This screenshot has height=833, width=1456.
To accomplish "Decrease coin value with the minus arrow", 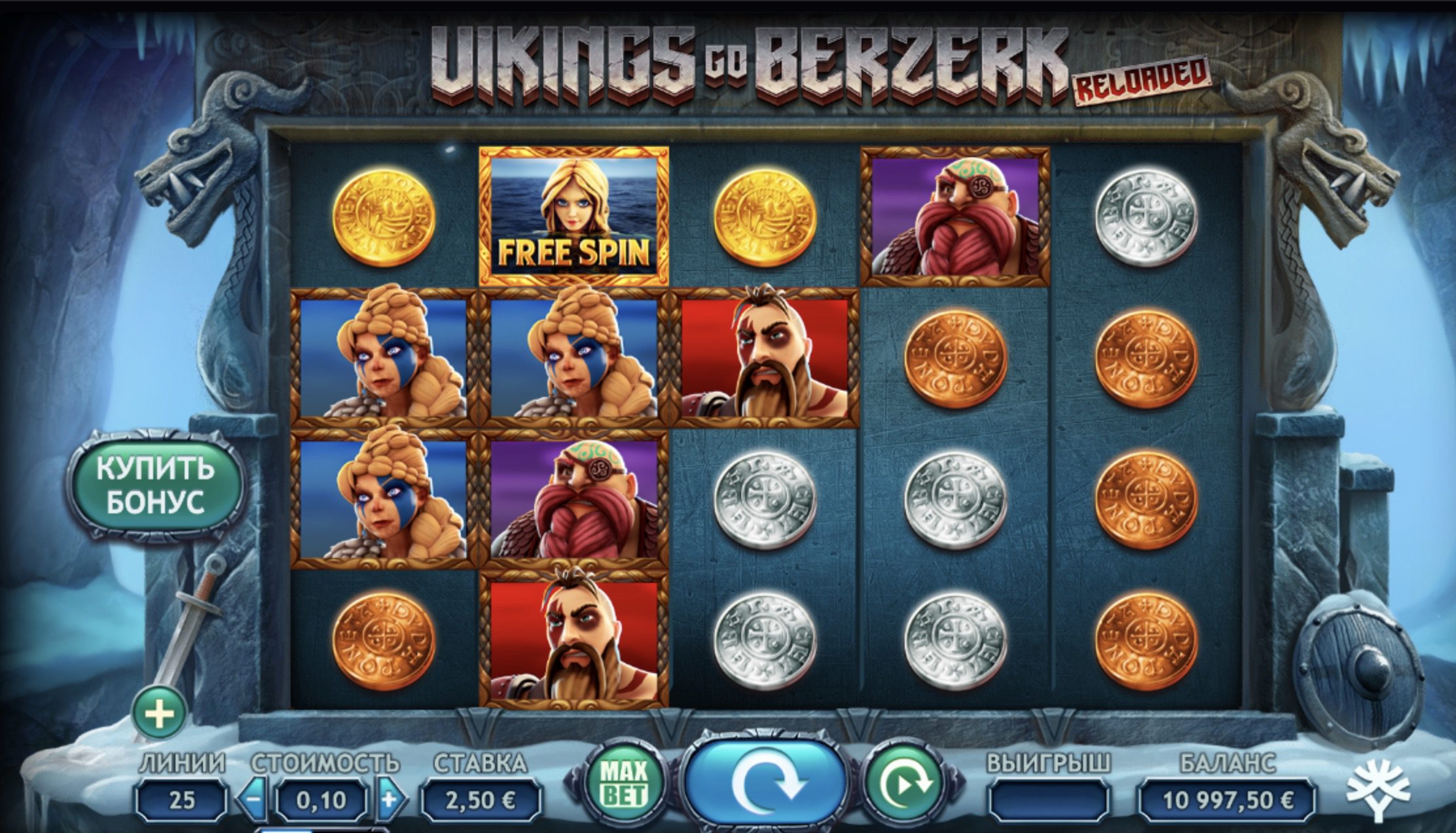I will (x=254, y=799).
